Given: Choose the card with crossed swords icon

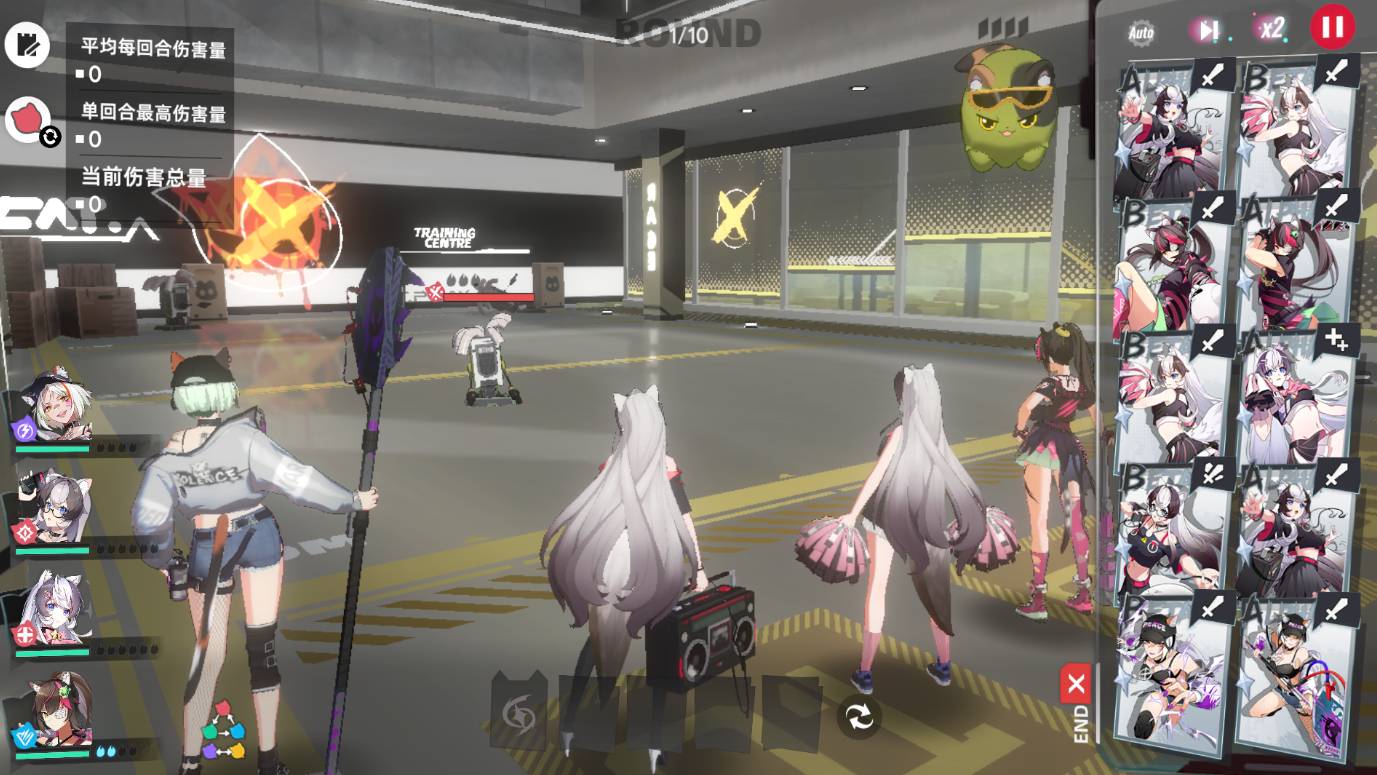Looking at the screenshot, I should (1173, 528).
